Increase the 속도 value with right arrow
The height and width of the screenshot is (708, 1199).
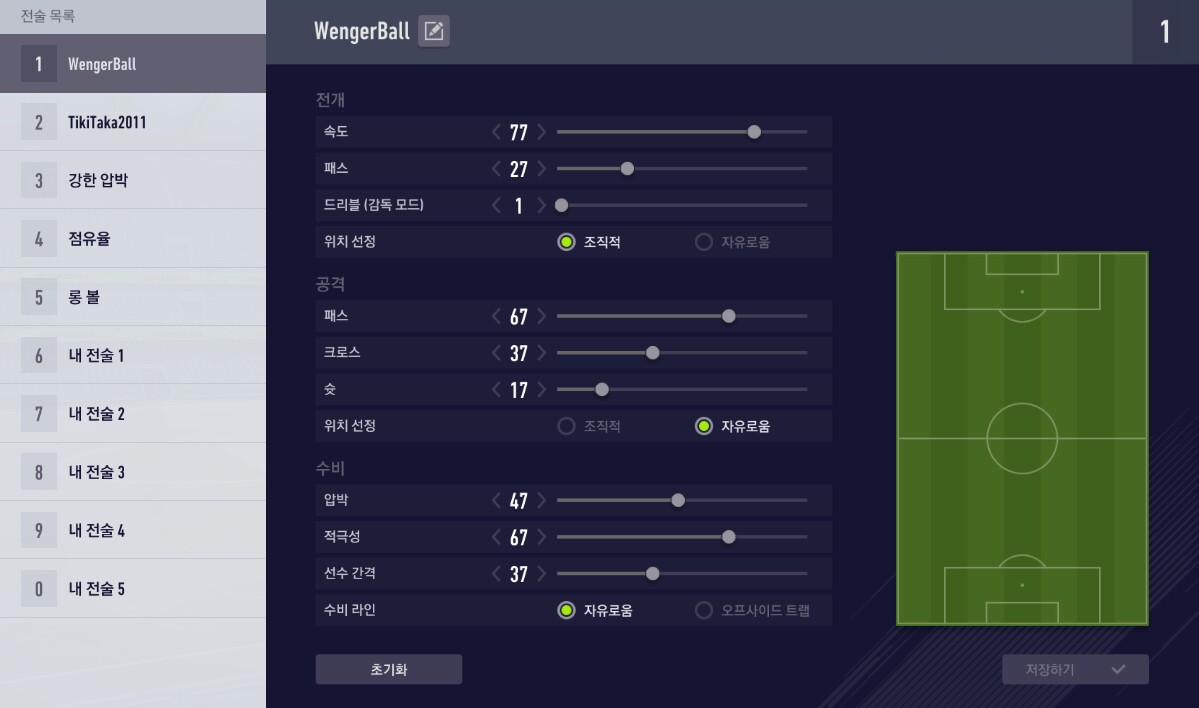pos(542,132)
